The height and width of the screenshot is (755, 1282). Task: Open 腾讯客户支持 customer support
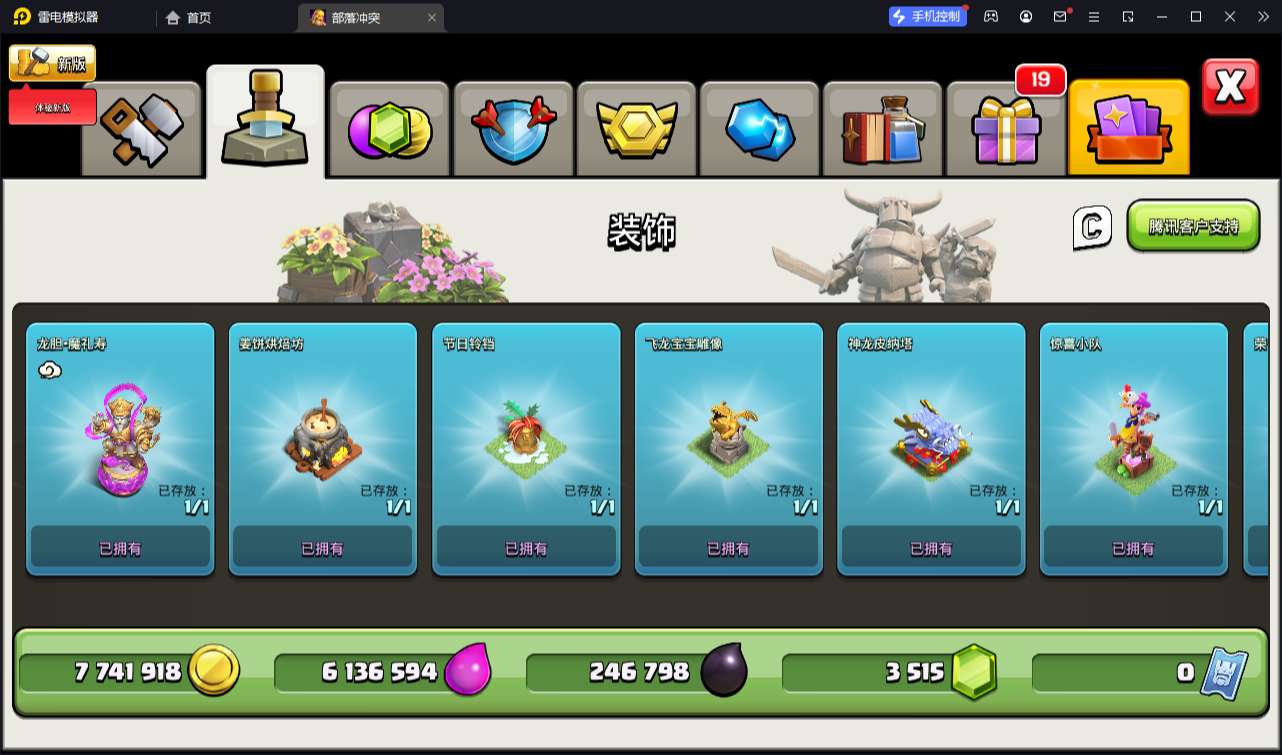point(1193,226)
